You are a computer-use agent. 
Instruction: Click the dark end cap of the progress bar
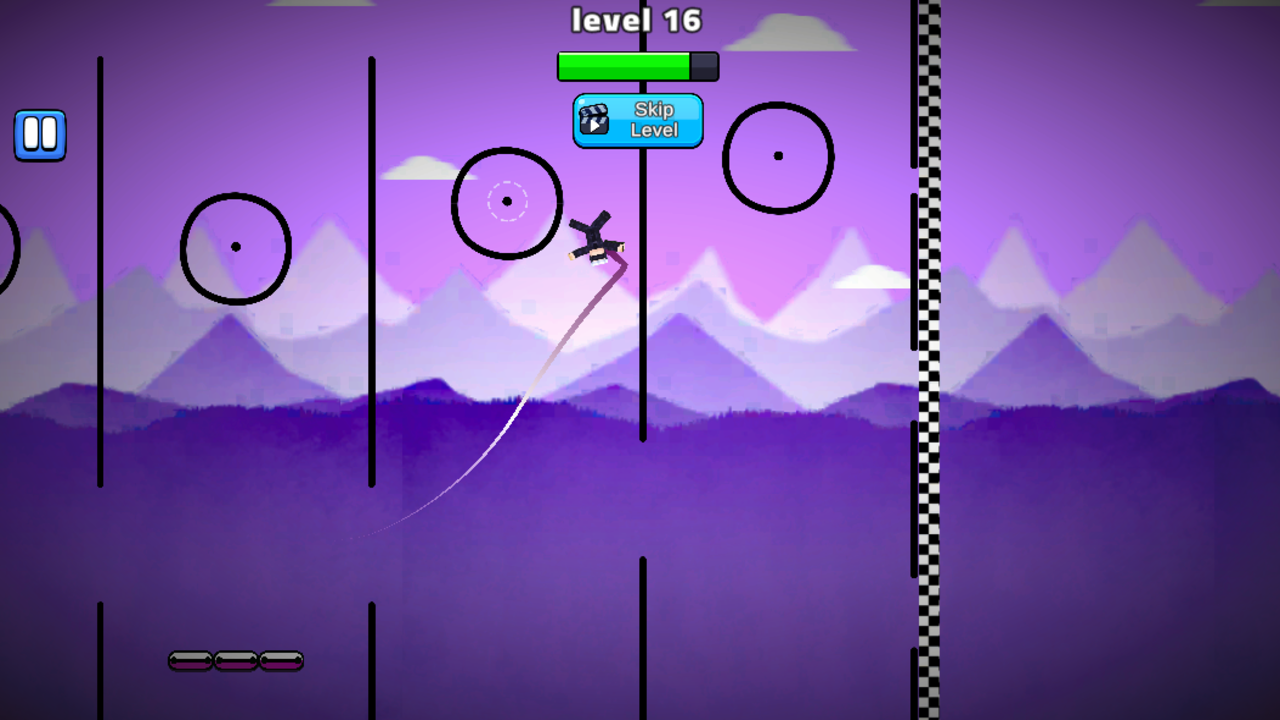pos(705,66)
